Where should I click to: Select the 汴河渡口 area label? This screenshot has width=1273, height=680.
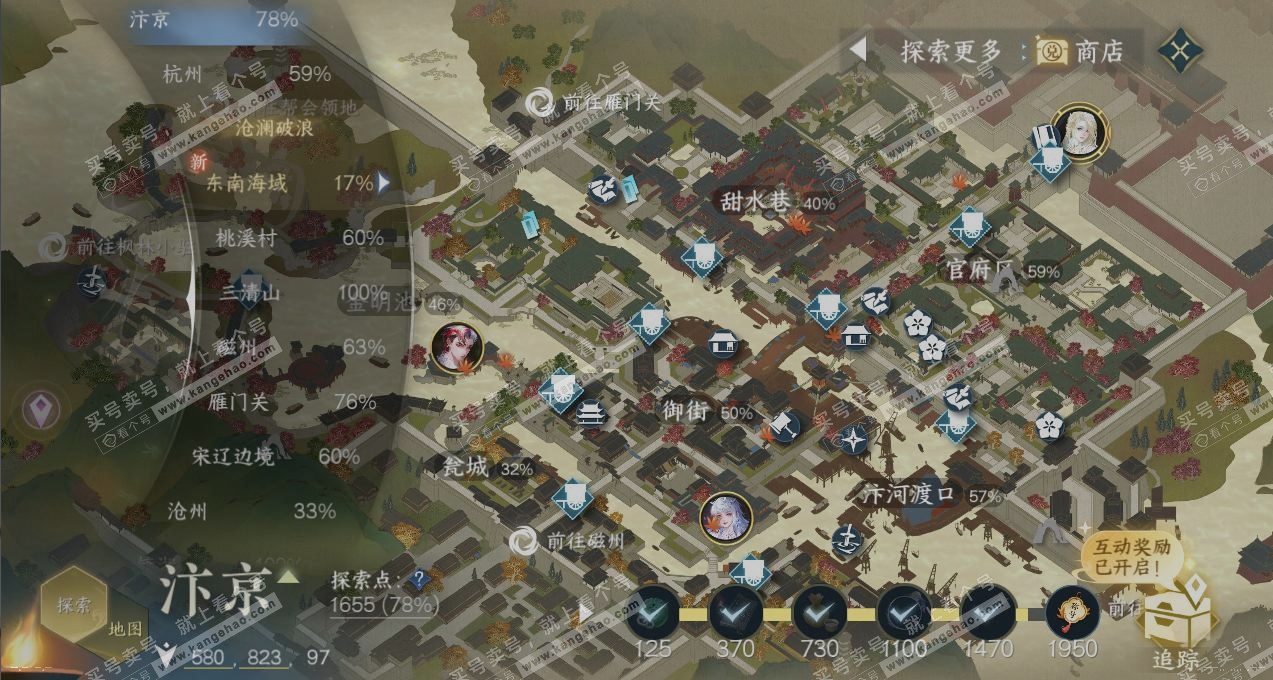914,494
